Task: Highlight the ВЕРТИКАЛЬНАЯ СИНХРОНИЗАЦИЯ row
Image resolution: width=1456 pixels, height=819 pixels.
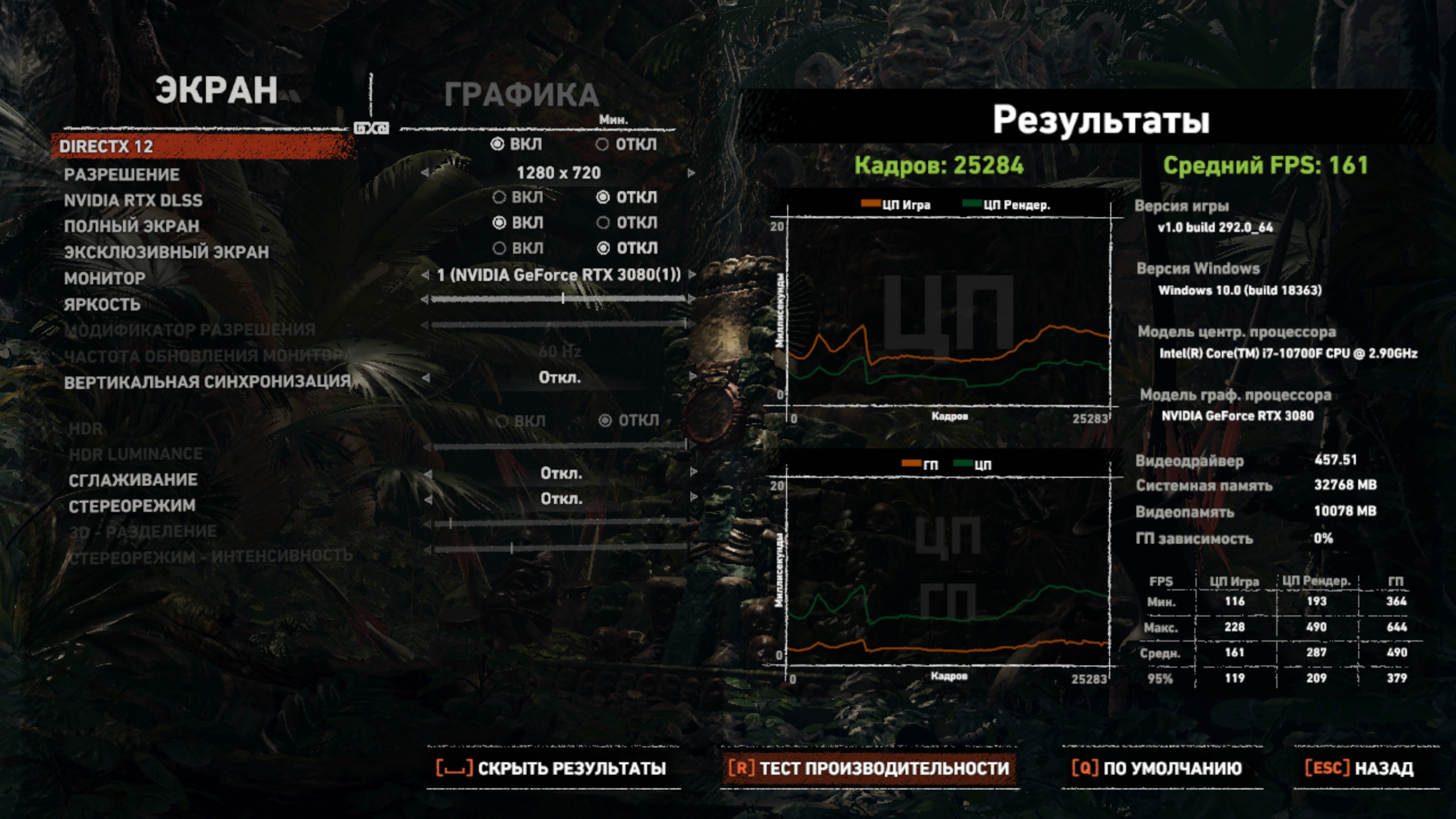Action: [207, 382]
